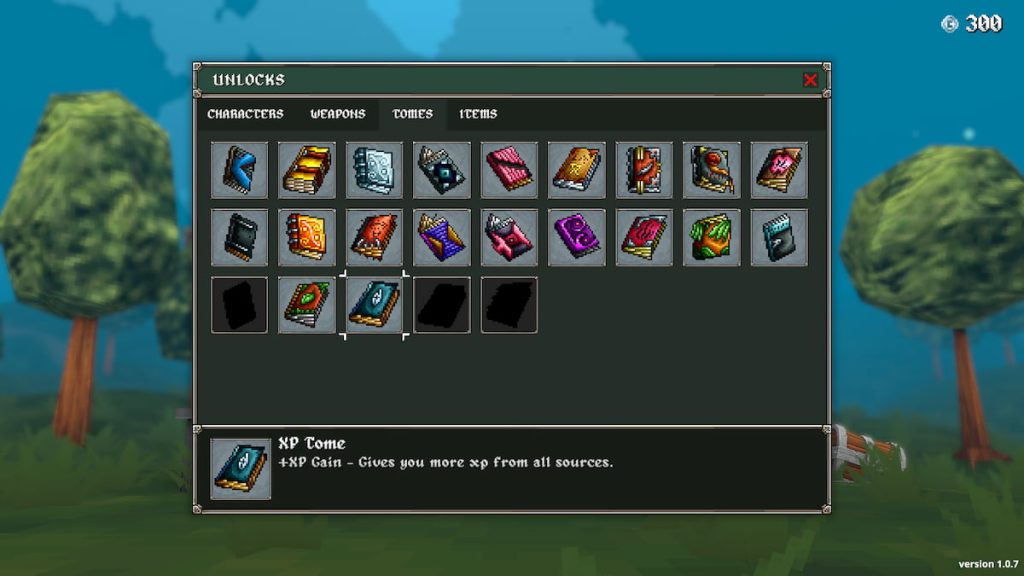1024x576 pixels.
Task: Select the highlighted XP Tome slot
Action: pos(375,305)
